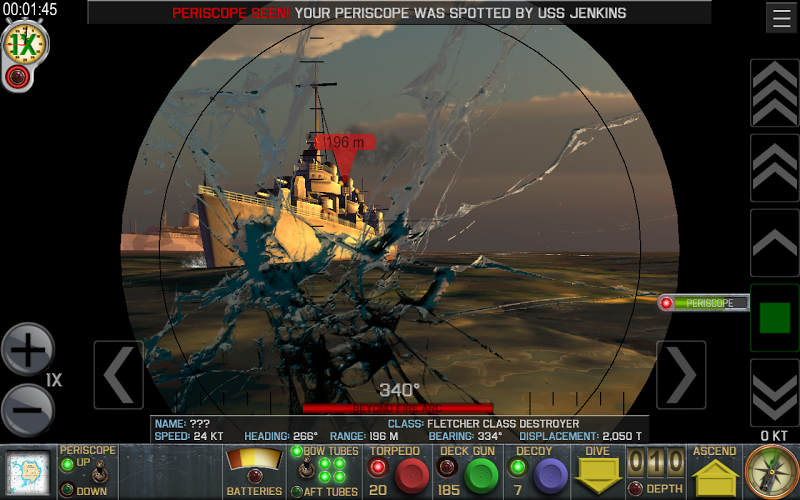
Task: Ascend the submarine with the yellow arrow
Action: click(716, 477)
